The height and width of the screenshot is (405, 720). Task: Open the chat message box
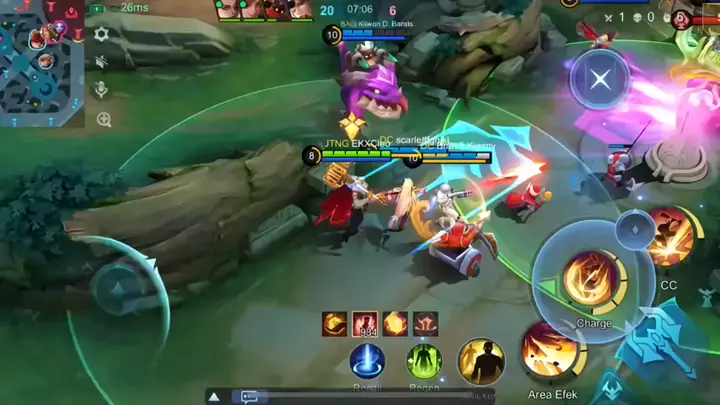pos(250,397)
